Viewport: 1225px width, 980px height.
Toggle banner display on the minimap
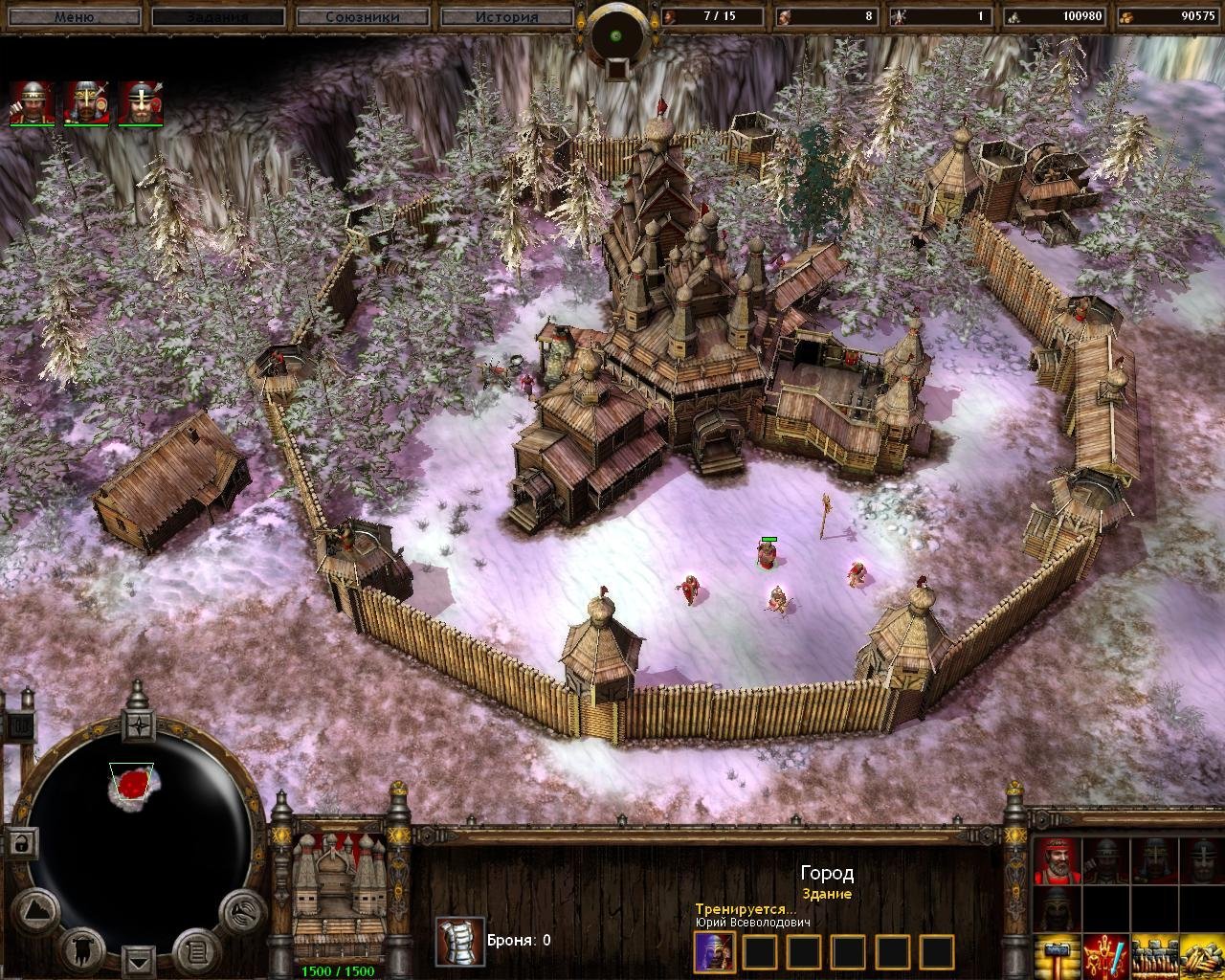[82, 952]
